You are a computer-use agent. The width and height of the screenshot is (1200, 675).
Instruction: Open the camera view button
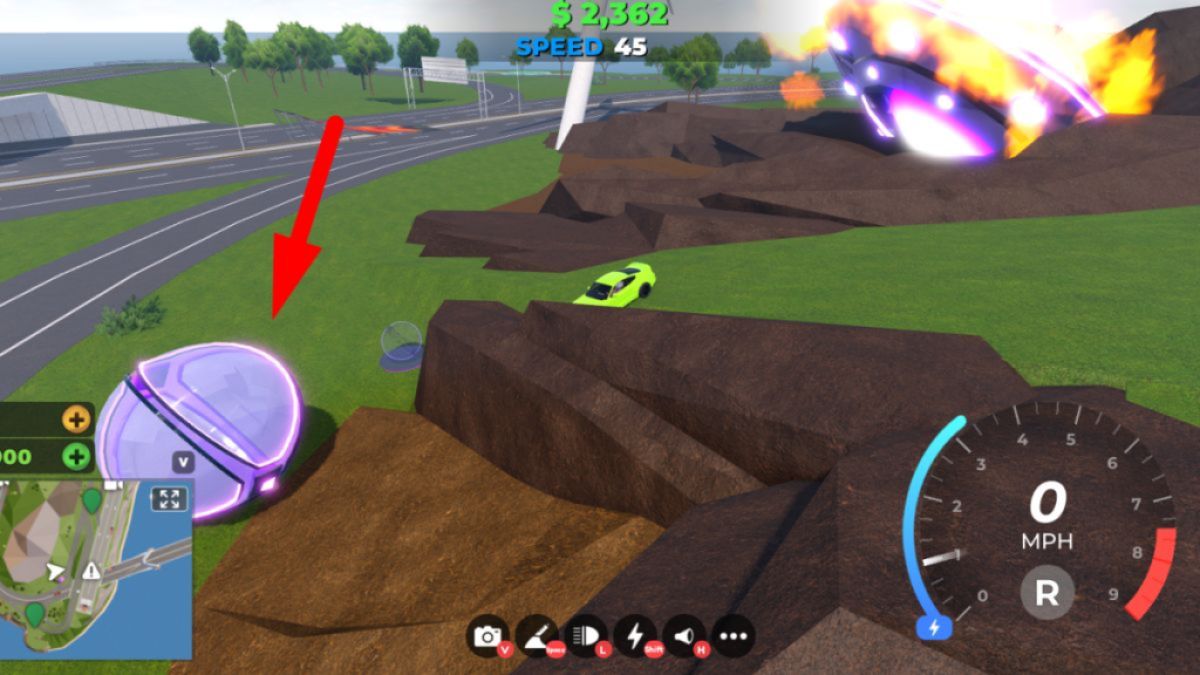click(488, 636)
